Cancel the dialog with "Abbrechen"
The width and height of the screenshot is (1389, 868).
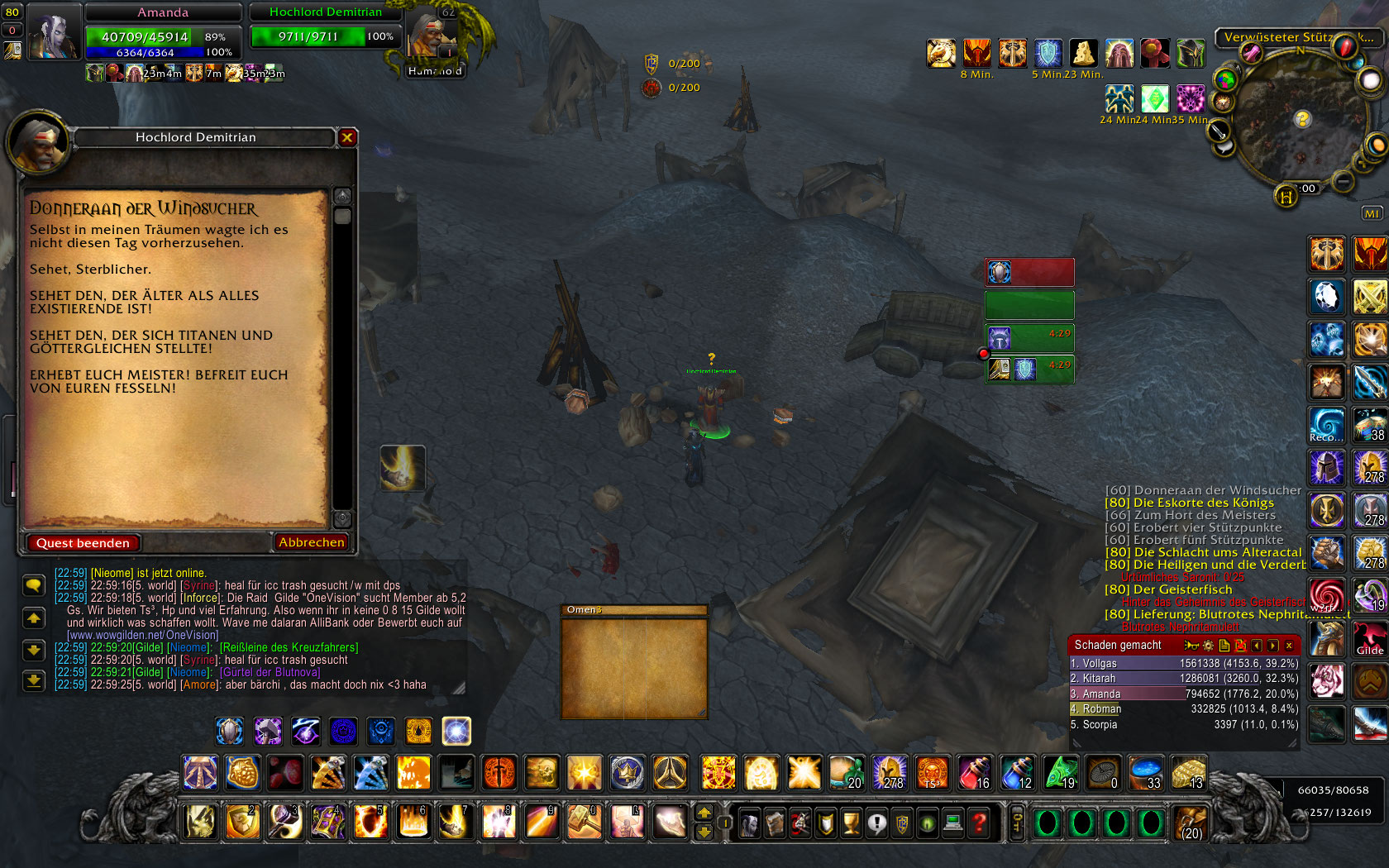(311, 542)
